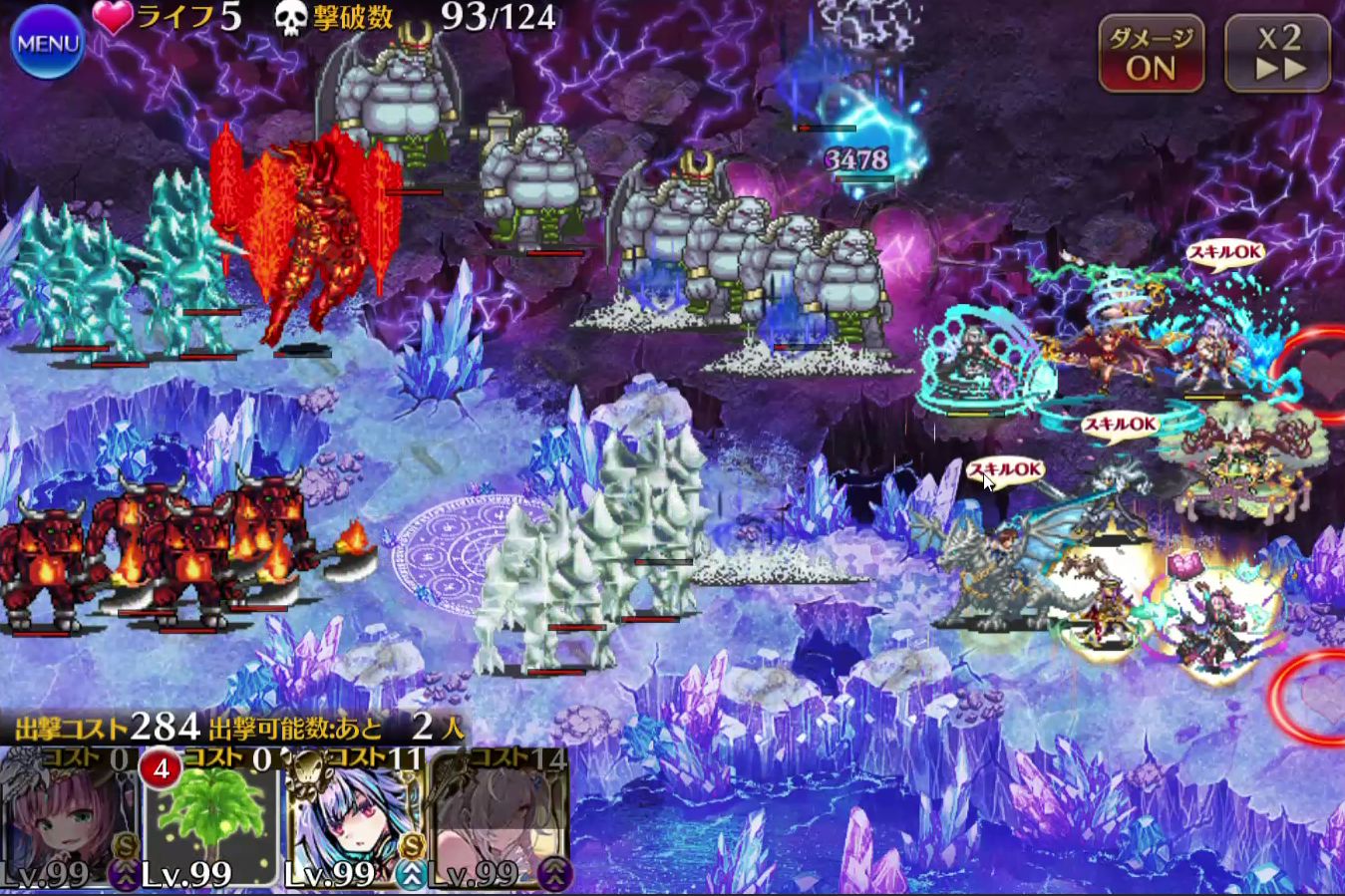Choose the green tree token card
This screenshot has width=1345, height=896.
point(211,819)
